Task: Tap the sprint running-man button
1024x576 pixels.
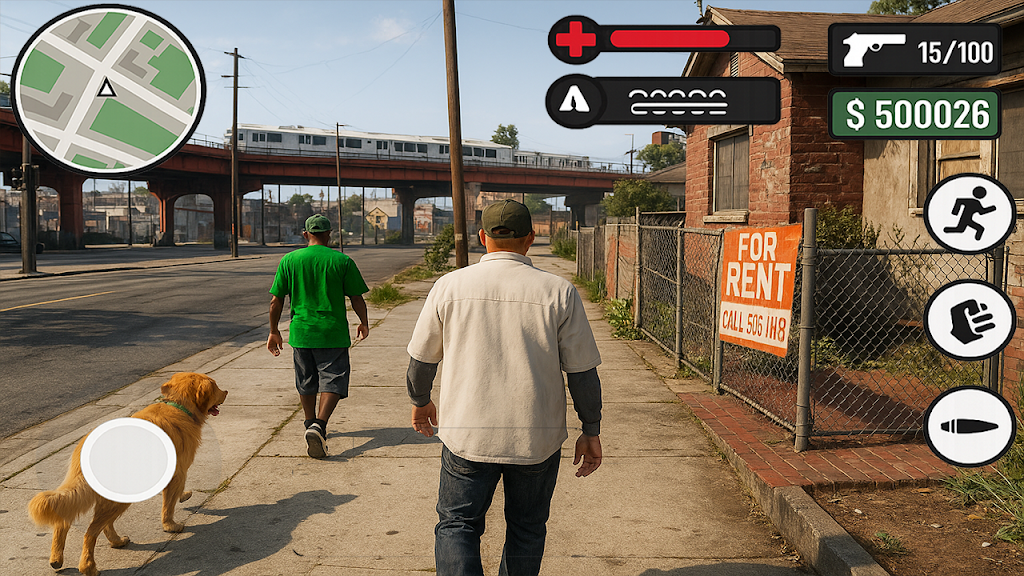Action: coord(969,213)
